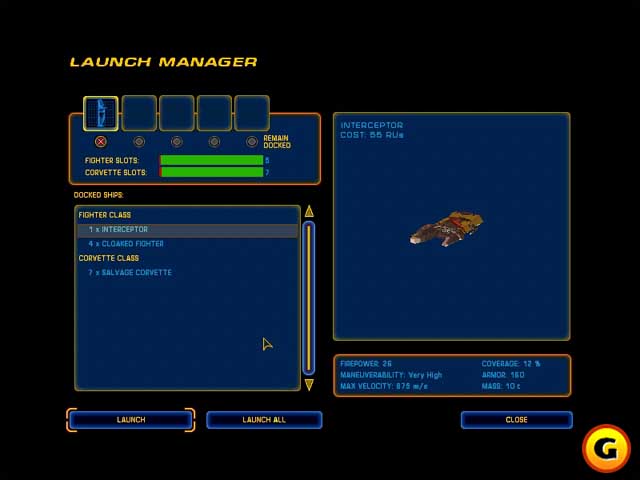Select the highlighted mothership slot thumbnail
This screenshot has width=640, height=480.
[x=100, y=113]
